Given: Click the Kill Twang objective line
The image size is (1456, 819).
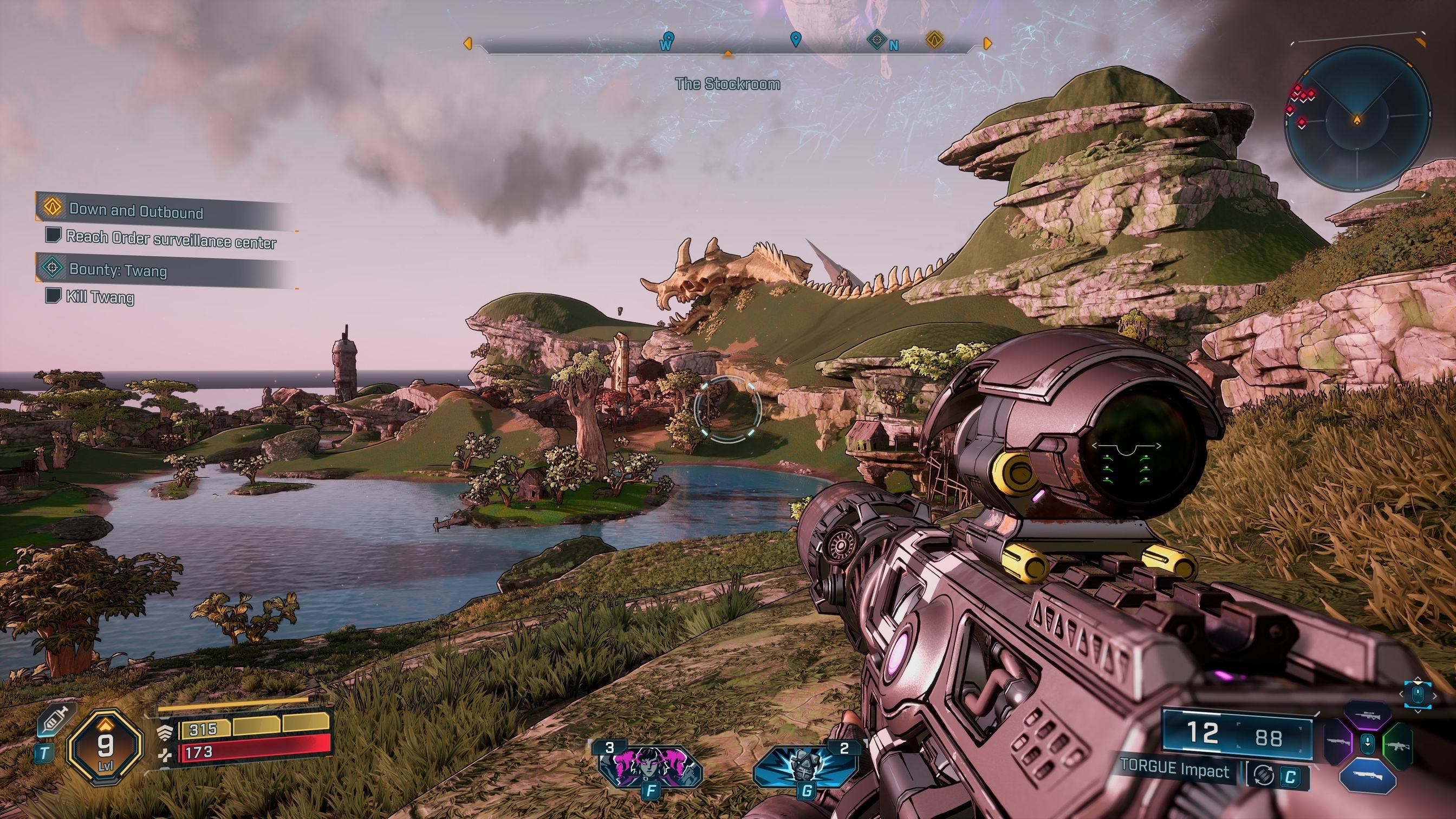Looking at the screenshot, I should [100, 297].
